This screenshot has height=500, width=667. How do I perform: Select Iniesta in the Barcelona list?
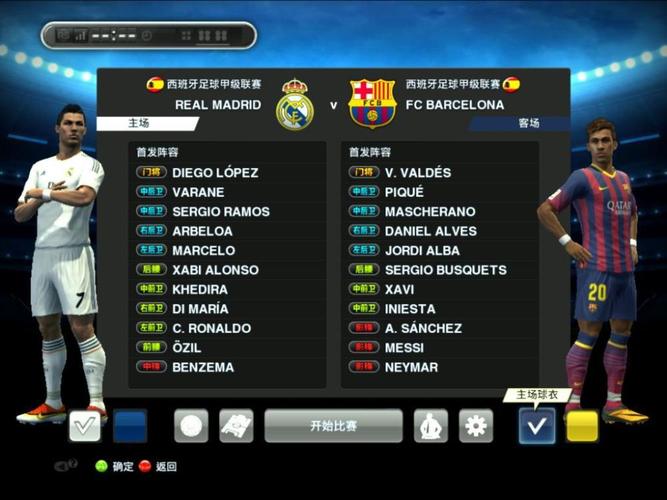(410, 309)
